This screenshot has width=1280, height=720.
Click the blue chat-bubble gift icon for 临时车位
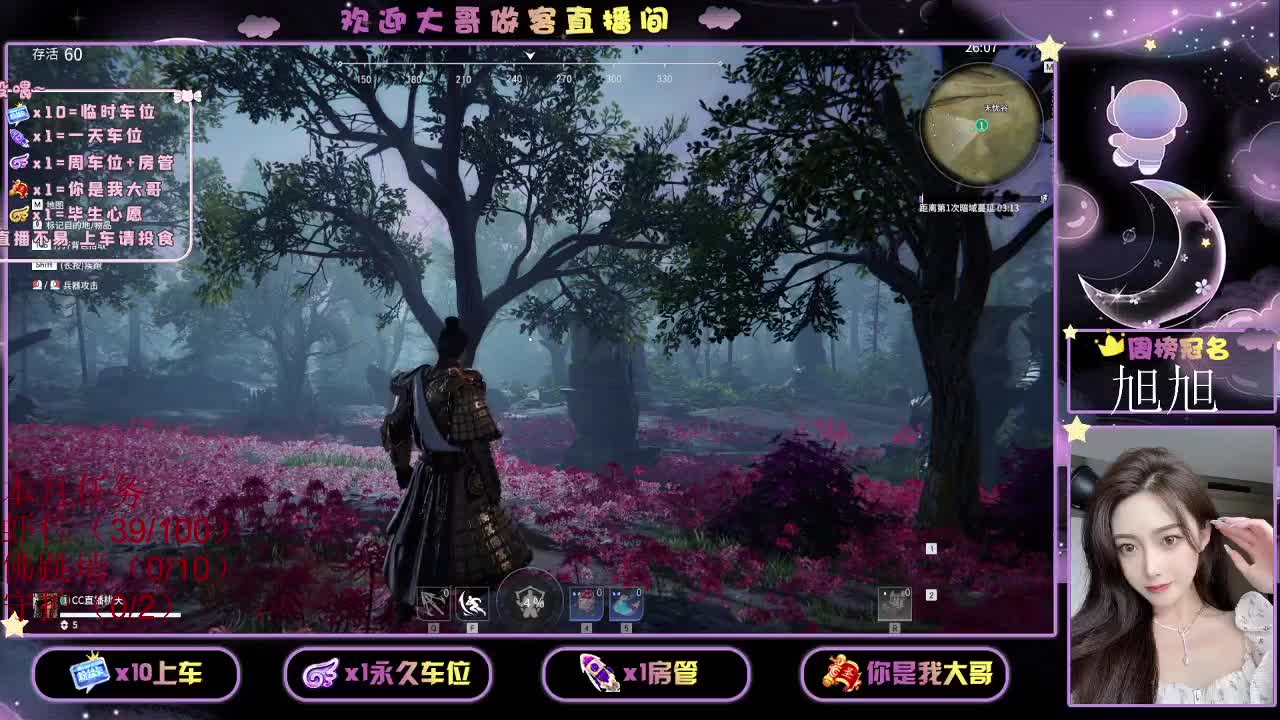click(18, 114)
